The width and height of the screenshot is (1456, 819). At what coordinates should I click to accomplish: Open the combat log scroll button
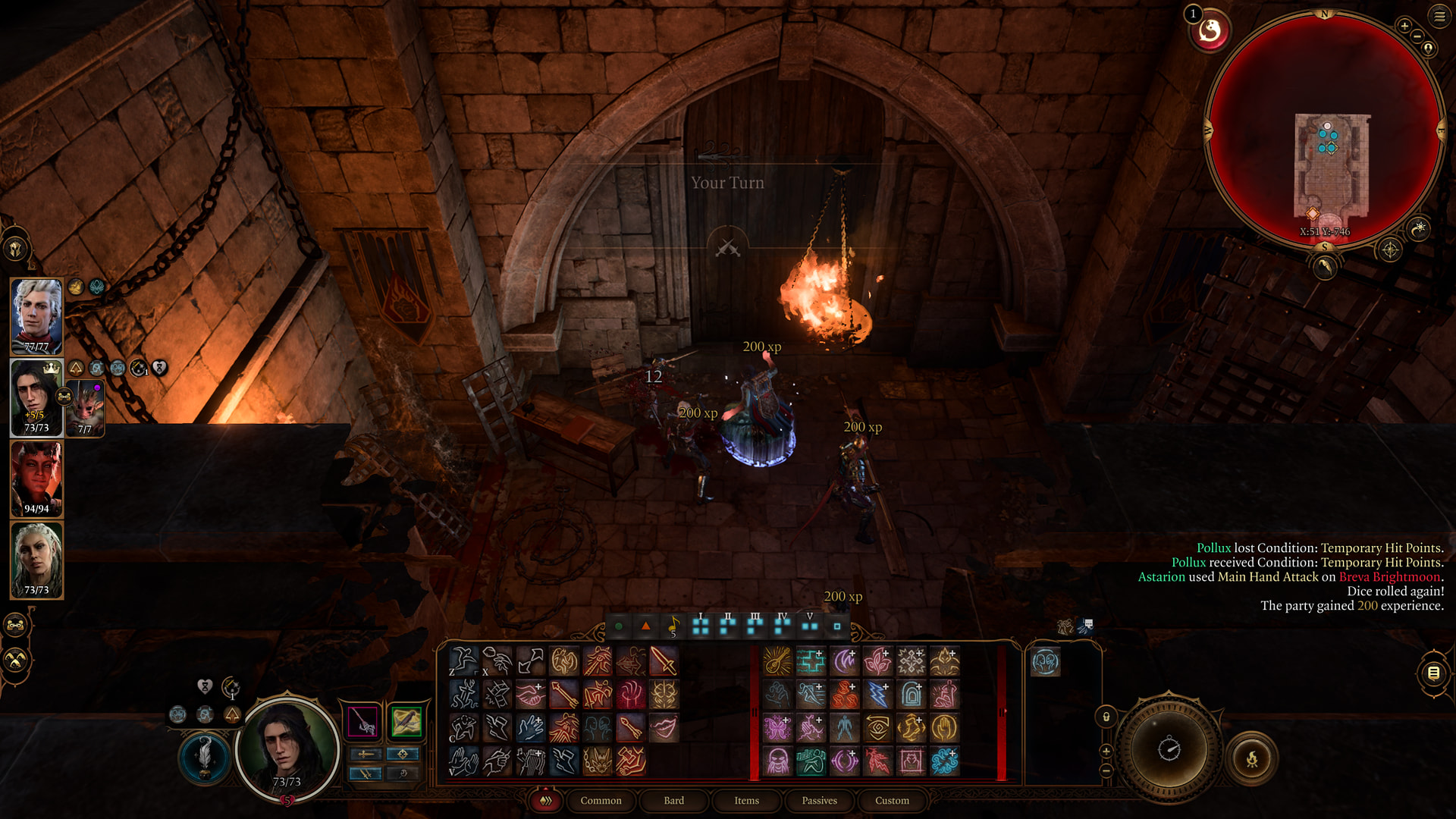coord(1433,673)
